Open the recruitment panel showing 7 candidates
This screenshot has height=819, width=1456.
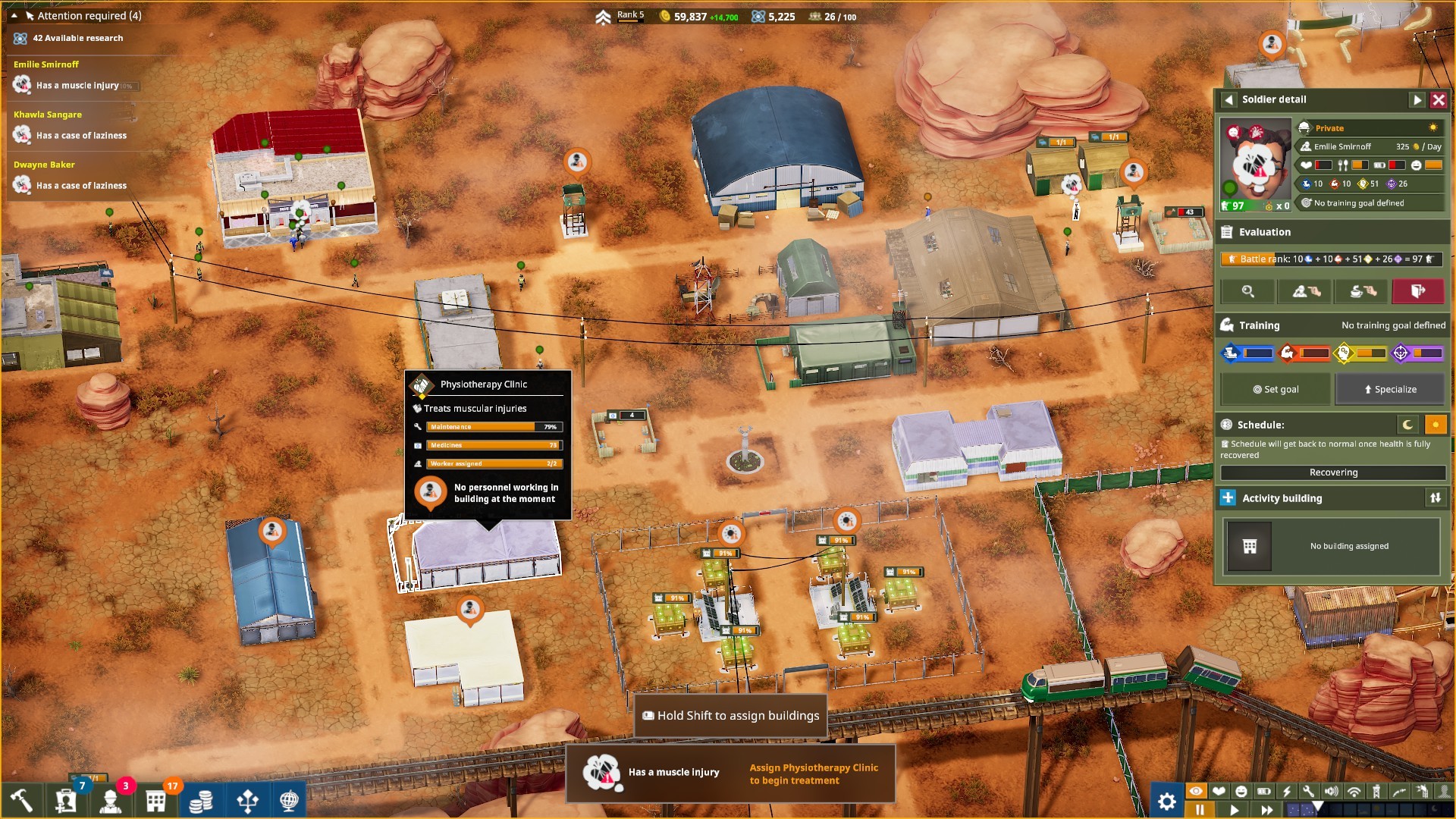[x=67, y=800]
